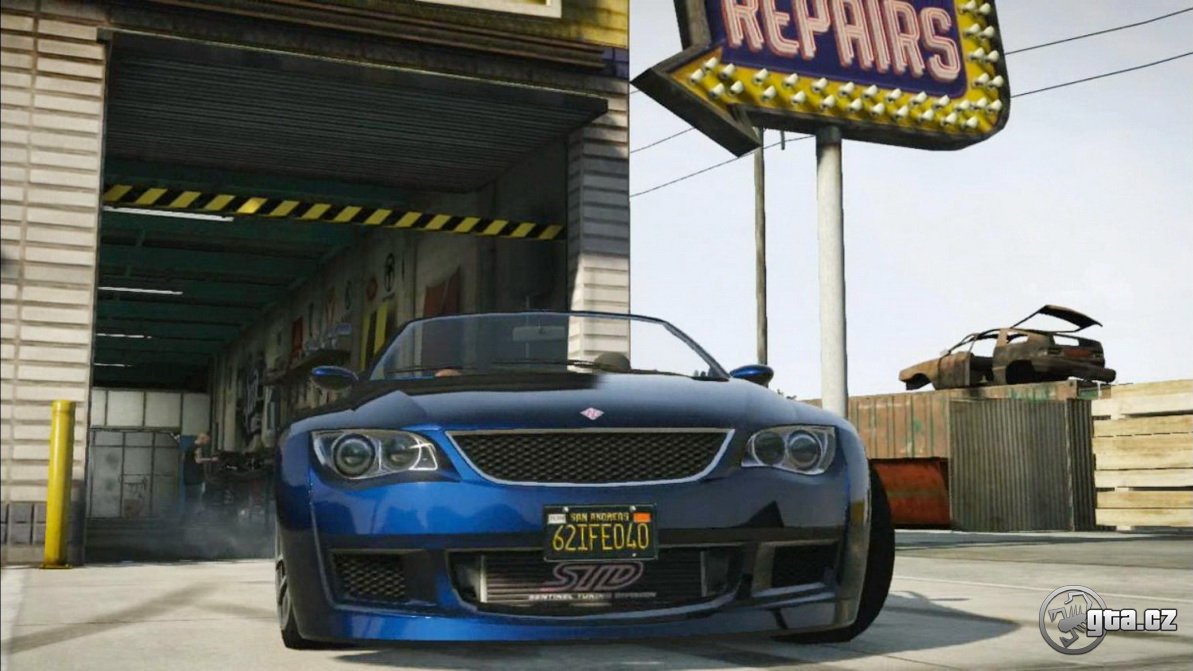This screenshot has height=671, width=1193.
Task: Click the gta.cz watermark logo
Action: point(1108,620)
